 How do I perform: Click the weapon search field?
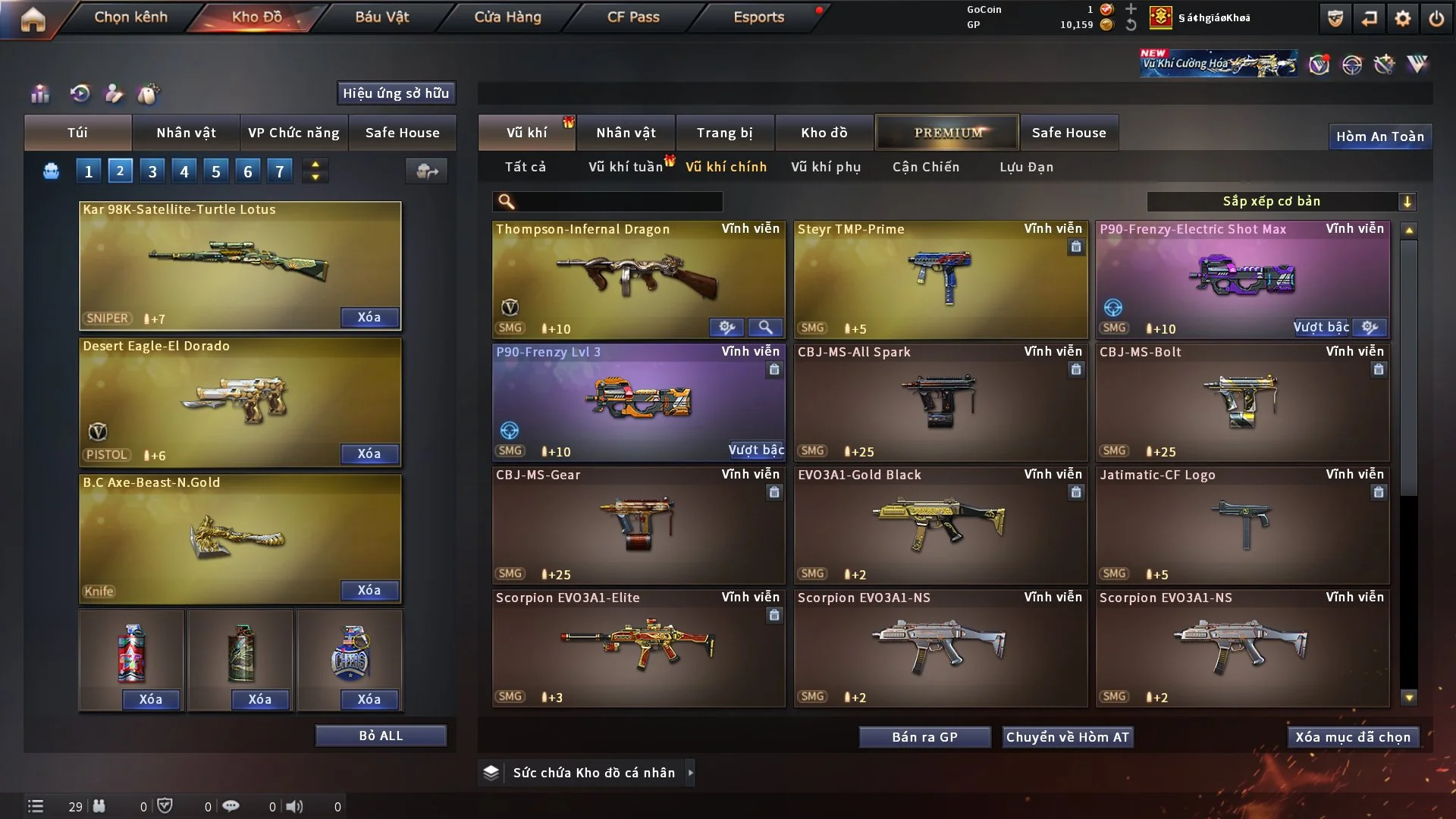coord(618,201)
